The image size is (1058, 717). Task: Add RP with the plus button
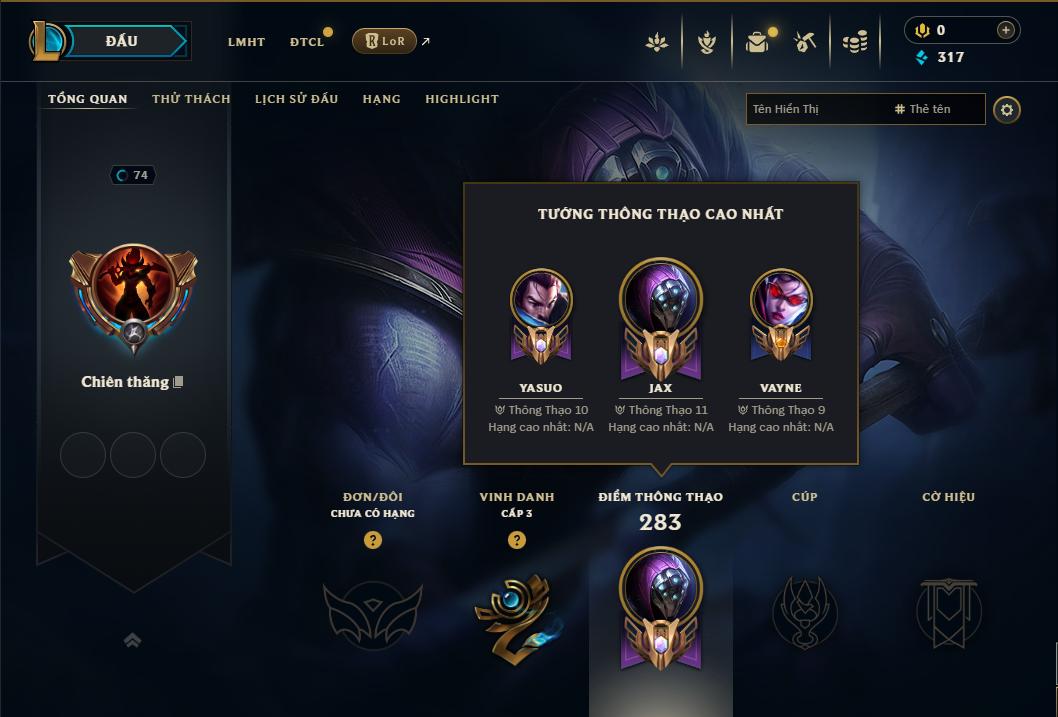[1006, 30]
